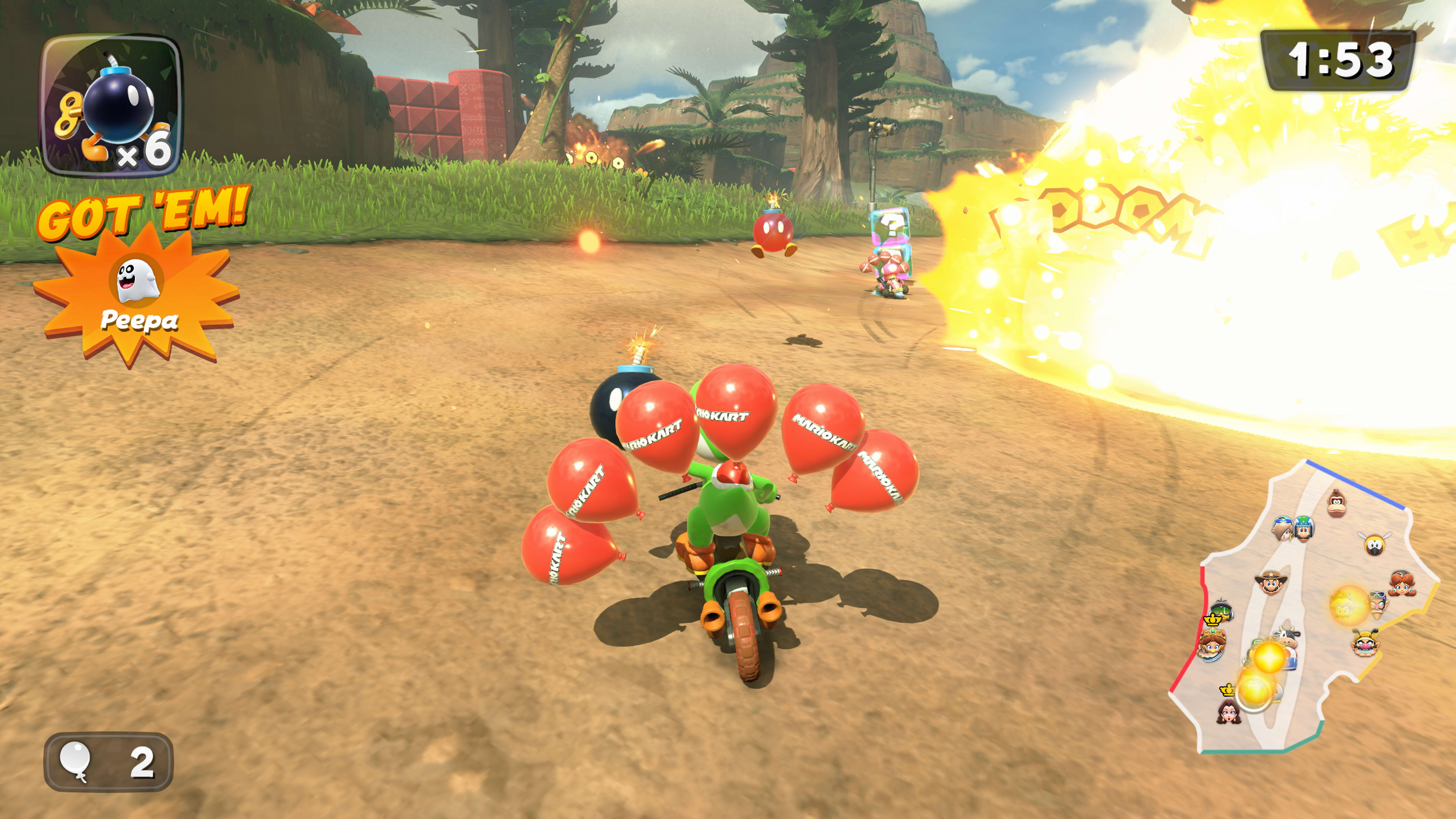The width and height of the screenshot is (1456, 819).
Task: Click cowboy Mario's face on the minimap
Action: (1272, 583)
